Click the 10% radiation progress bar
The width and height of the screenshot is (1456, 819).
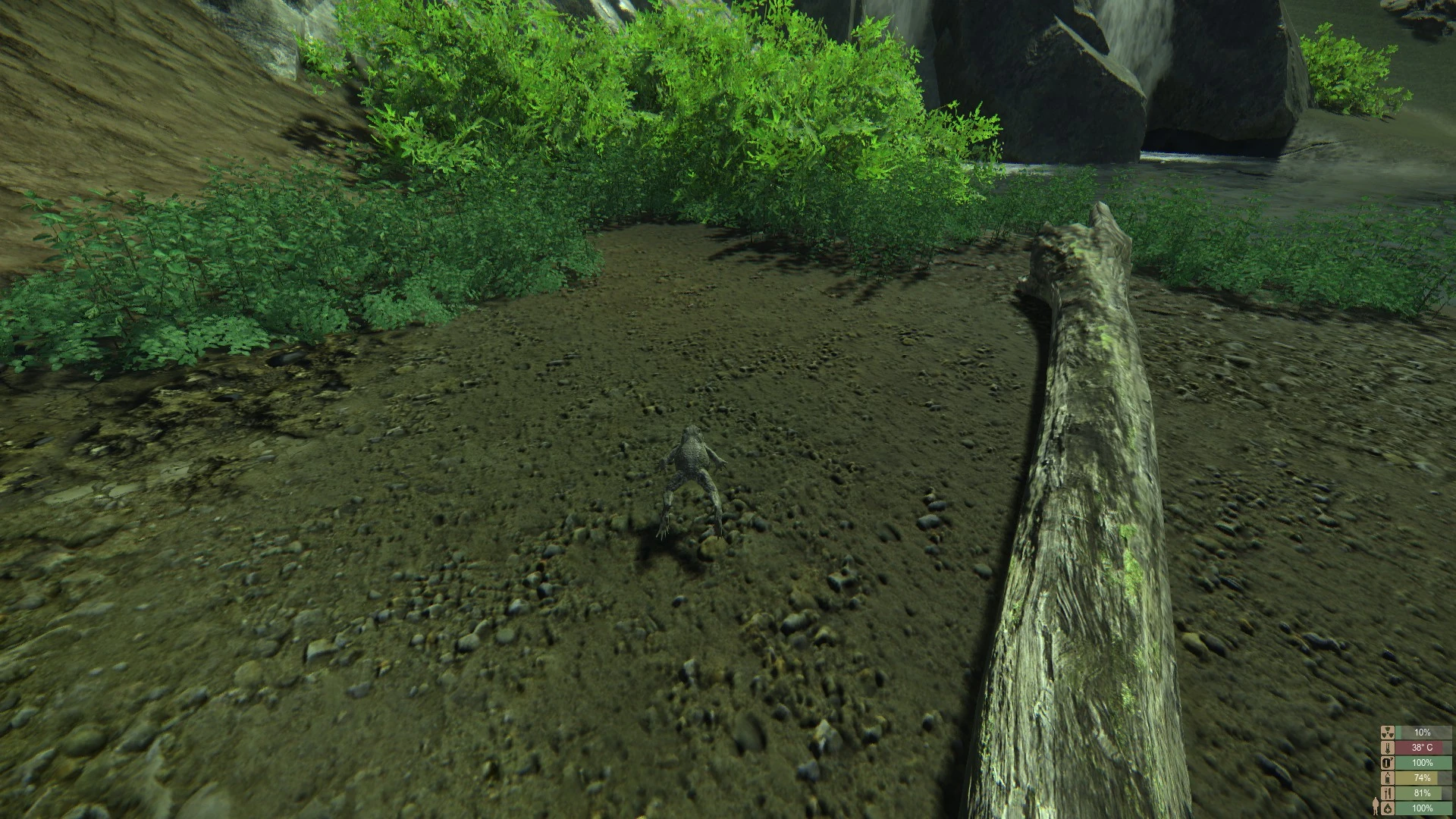tap(1423, 733)
